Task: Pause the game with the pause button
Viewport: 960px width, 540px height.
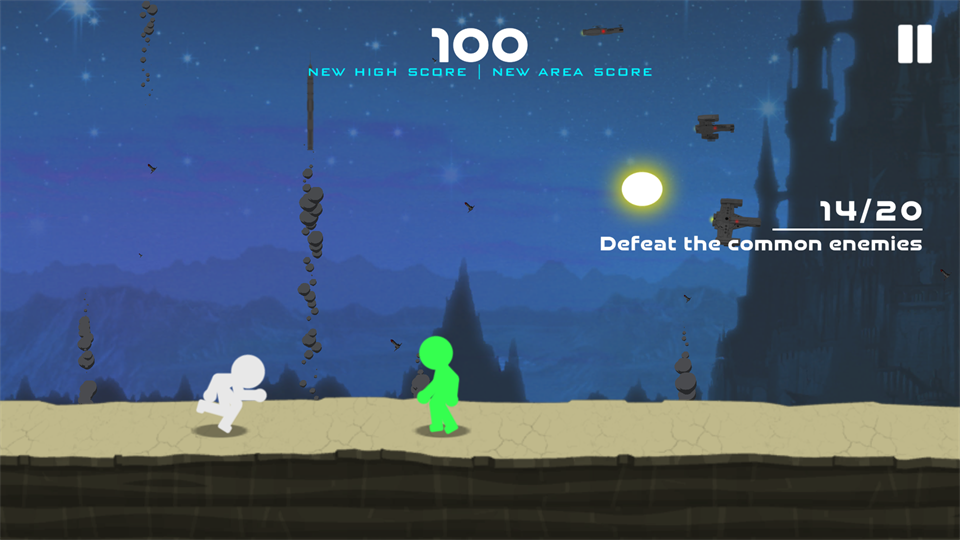Action: click(x=914, y=44)
